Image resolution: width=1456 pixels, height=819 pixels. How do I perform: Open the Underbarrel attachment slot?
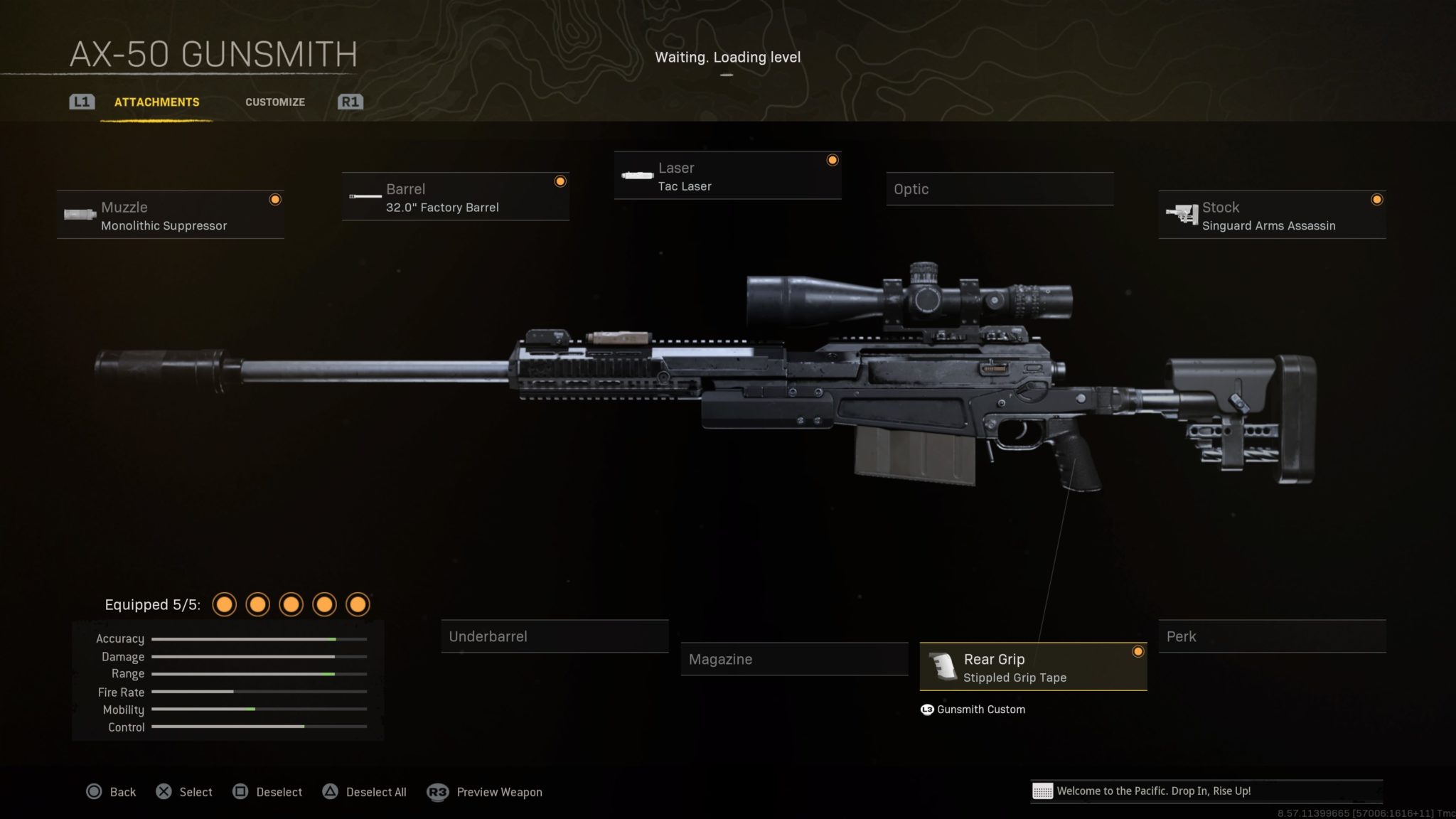555,636
